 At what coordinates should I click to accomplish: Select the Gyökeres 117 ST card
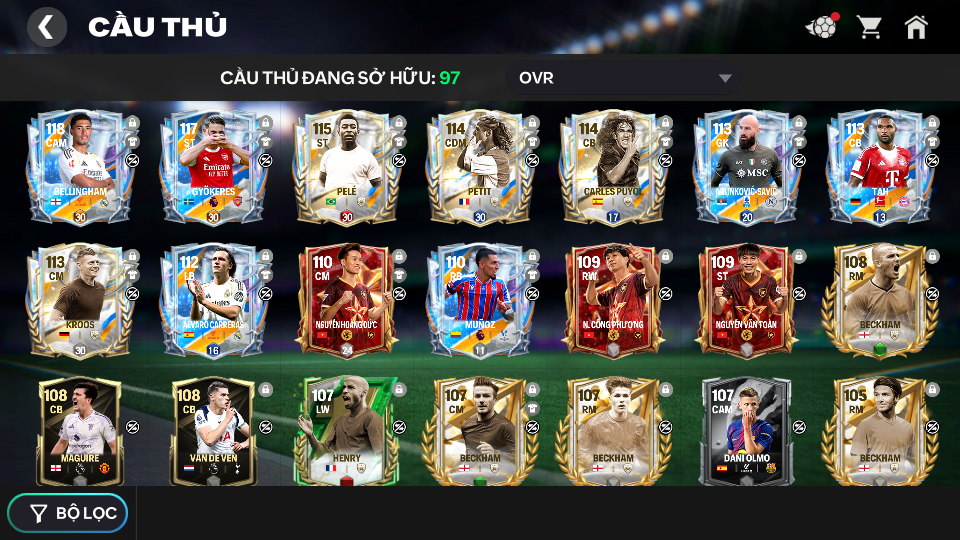(210, 168)
